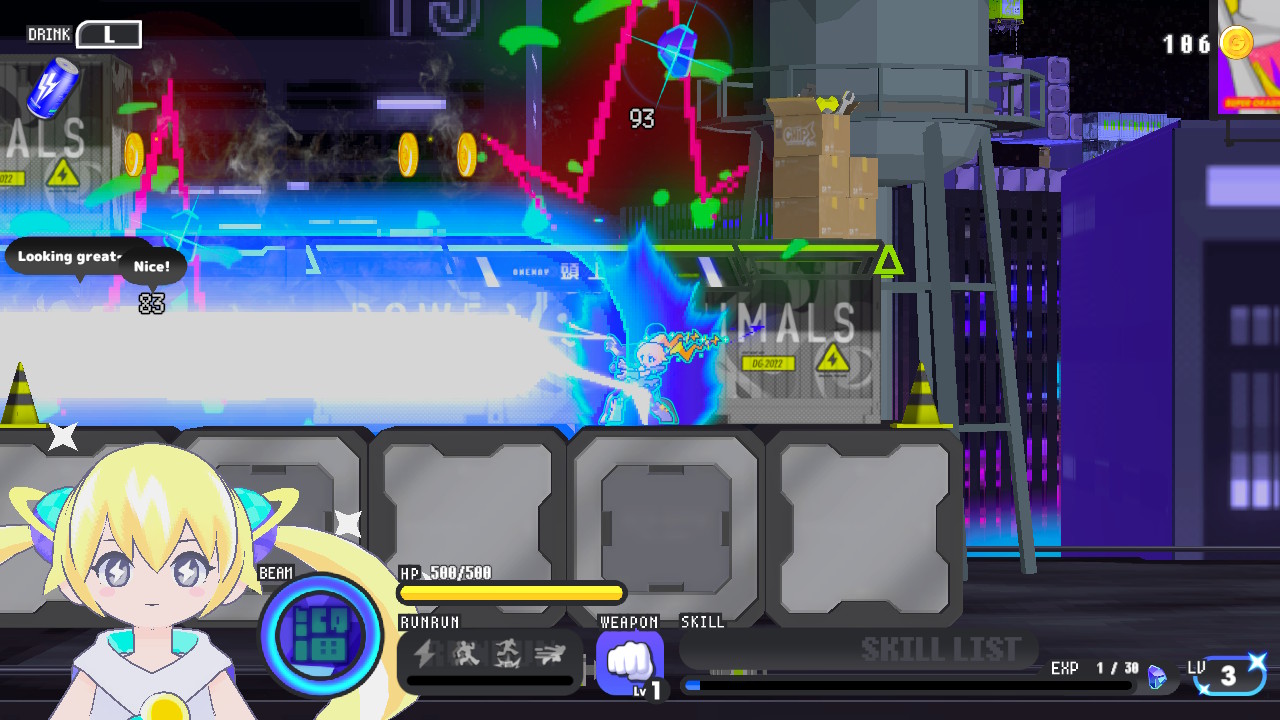Open the RUNRUN ability panel
Screen dimensions: 1280x720
(x=429, y=621)
